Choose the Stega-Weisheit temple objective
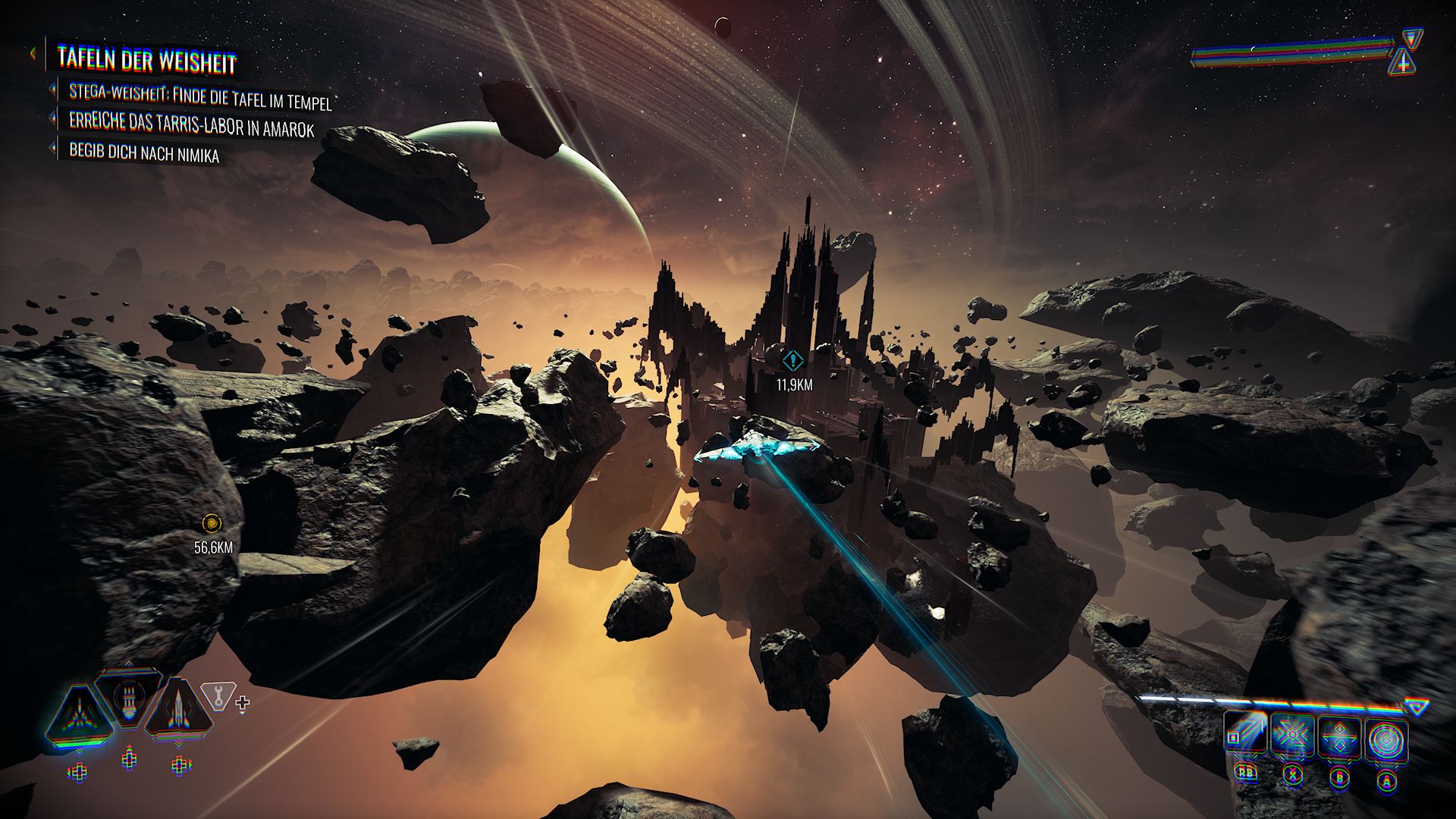1456x819 pixels. coord(200,96)
